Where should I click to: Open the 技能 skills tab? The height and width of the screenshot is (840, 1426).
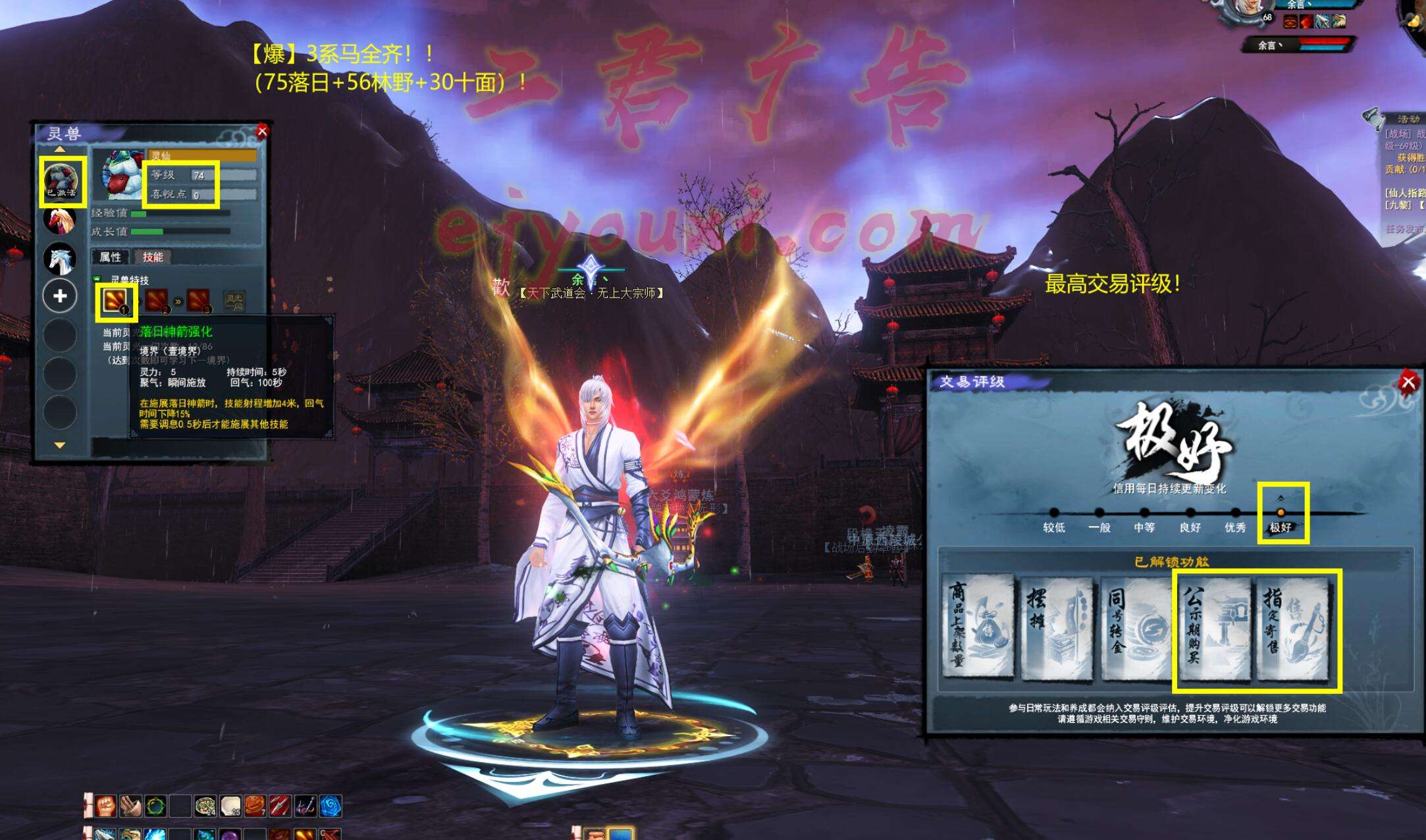click(153, 257)
